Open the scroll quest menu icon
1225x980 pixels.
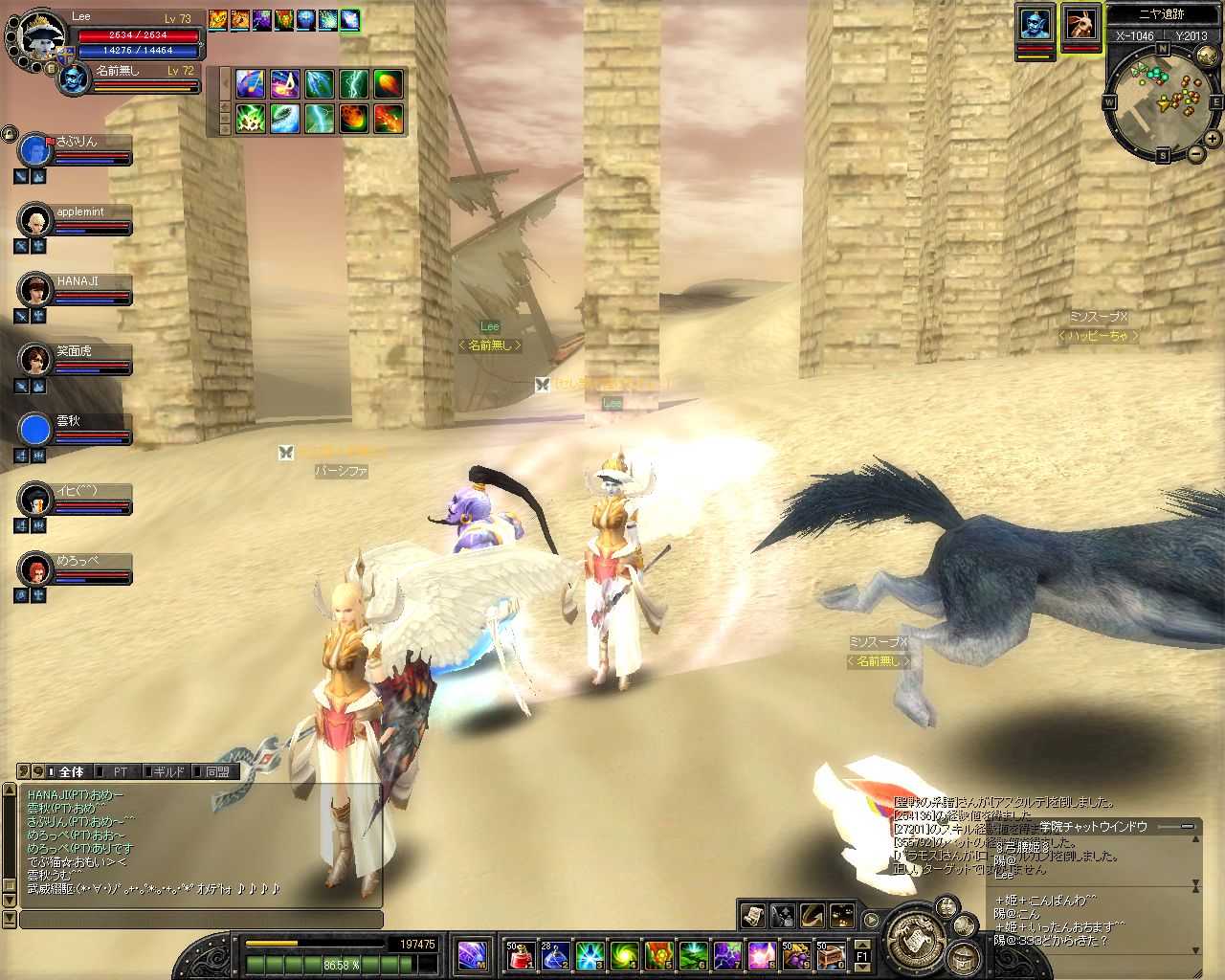753,915
